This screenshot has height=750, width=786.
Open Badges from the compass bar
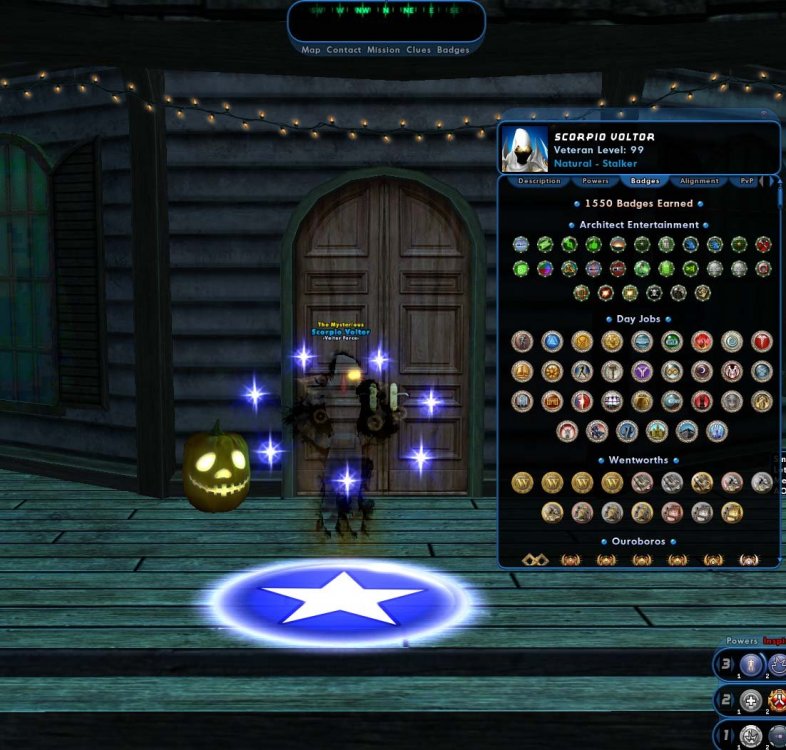(x=453, y=50)
